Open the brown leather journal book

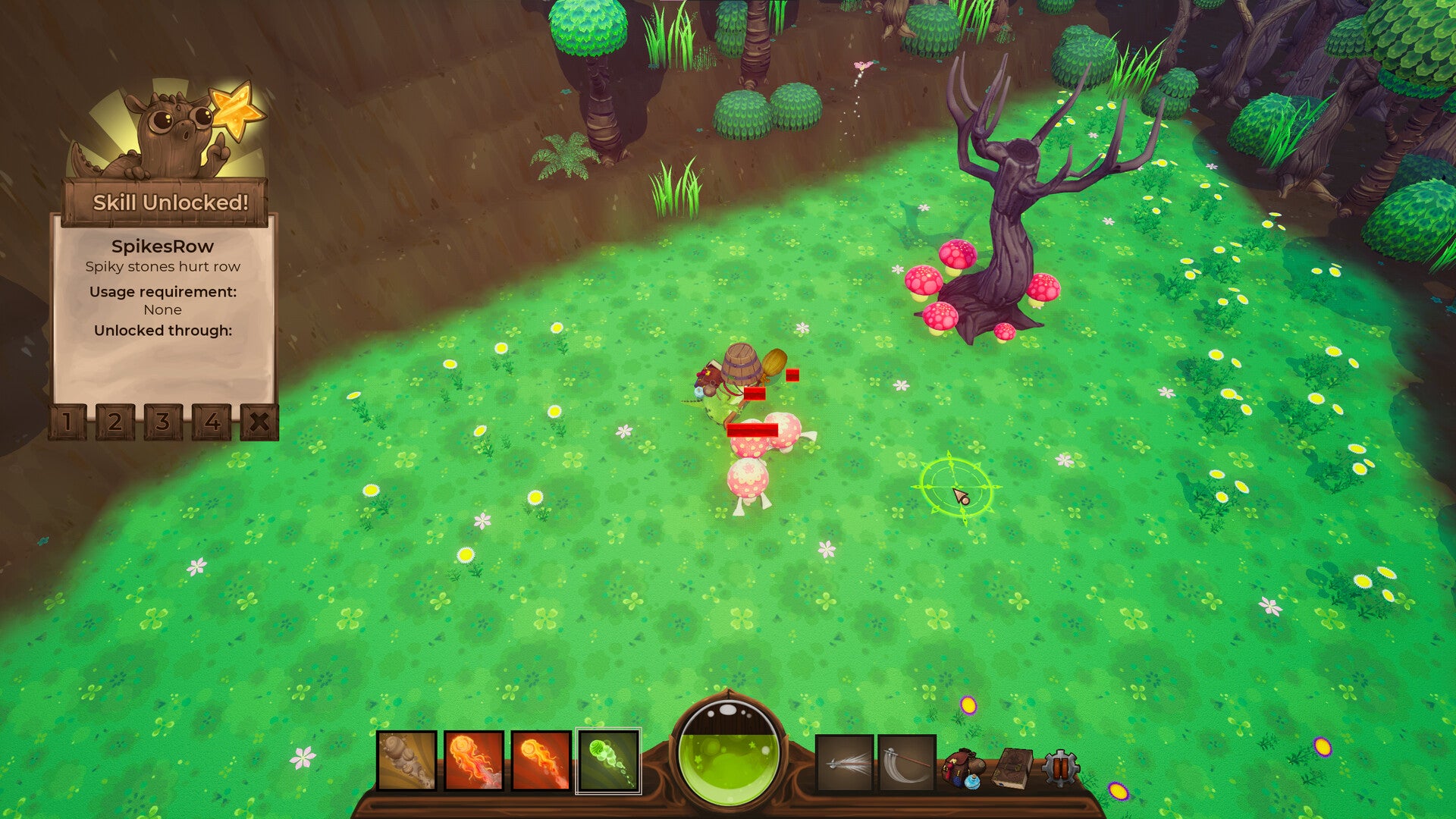1012,769
